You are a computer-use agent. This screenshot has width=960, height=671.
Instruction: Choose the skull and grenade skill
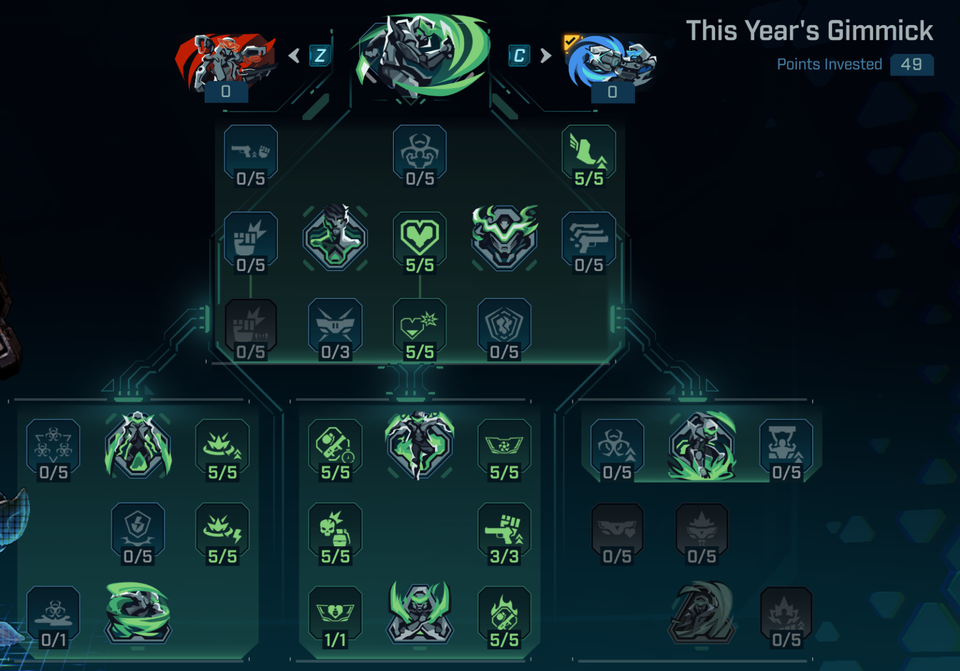pos(335,530)
